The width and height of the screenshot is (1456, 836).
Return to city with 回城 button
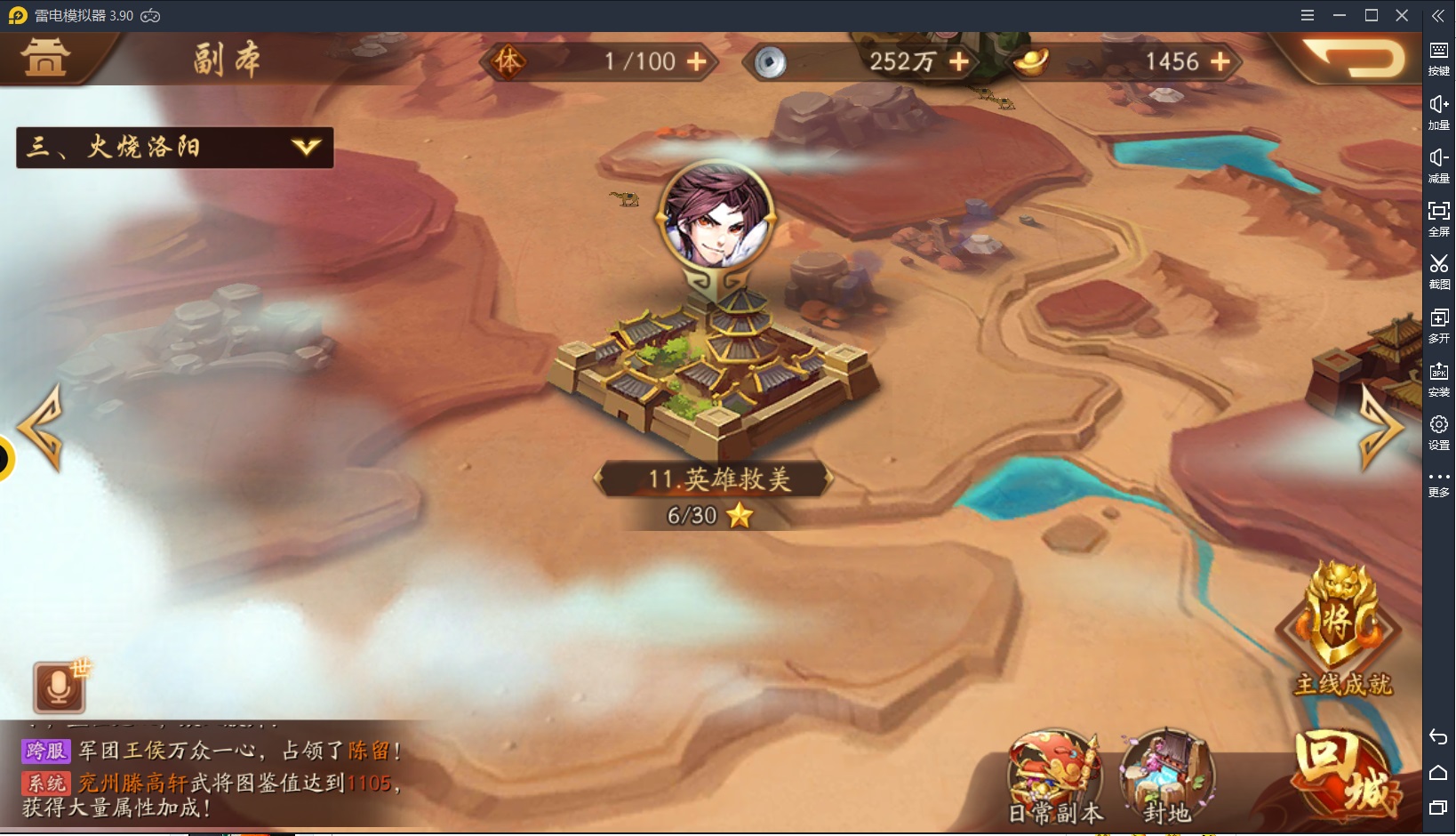click(1346, 776)
